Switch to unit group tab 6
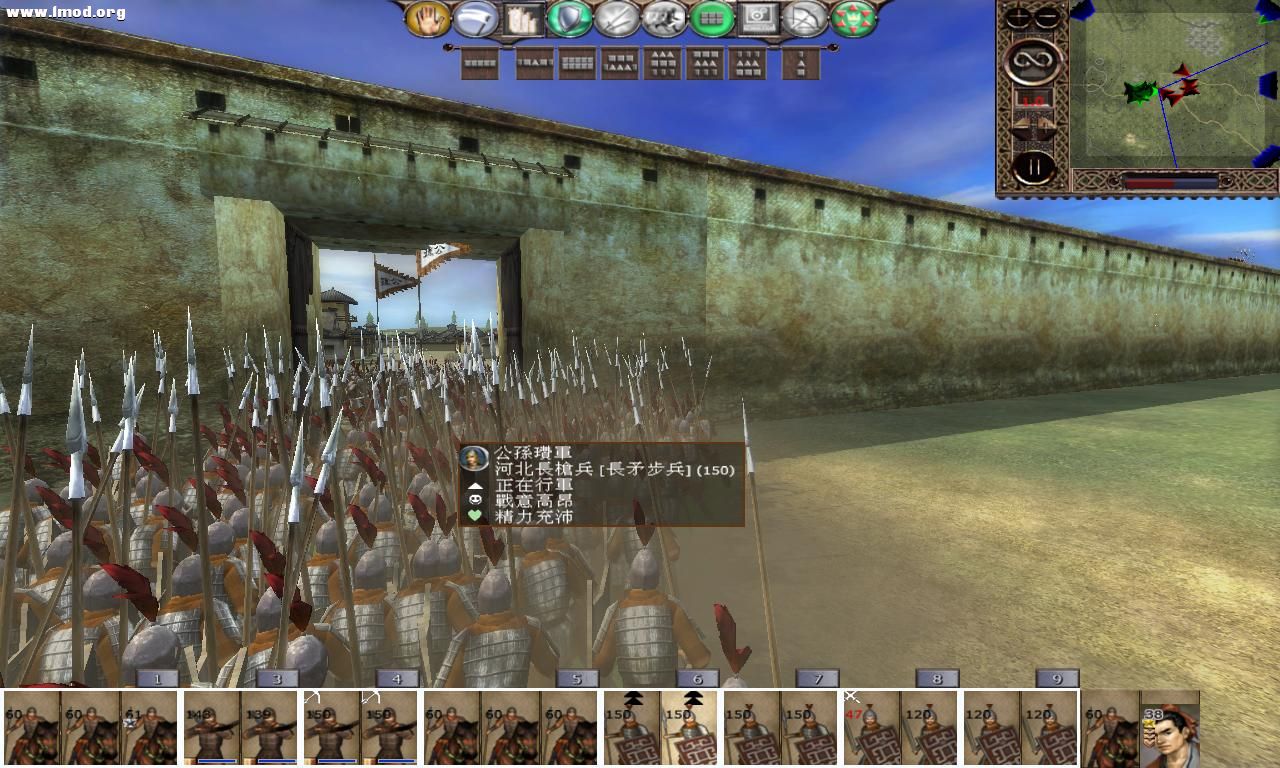The width and height of the screenshot is (1280, 768). tap(696, 678)
